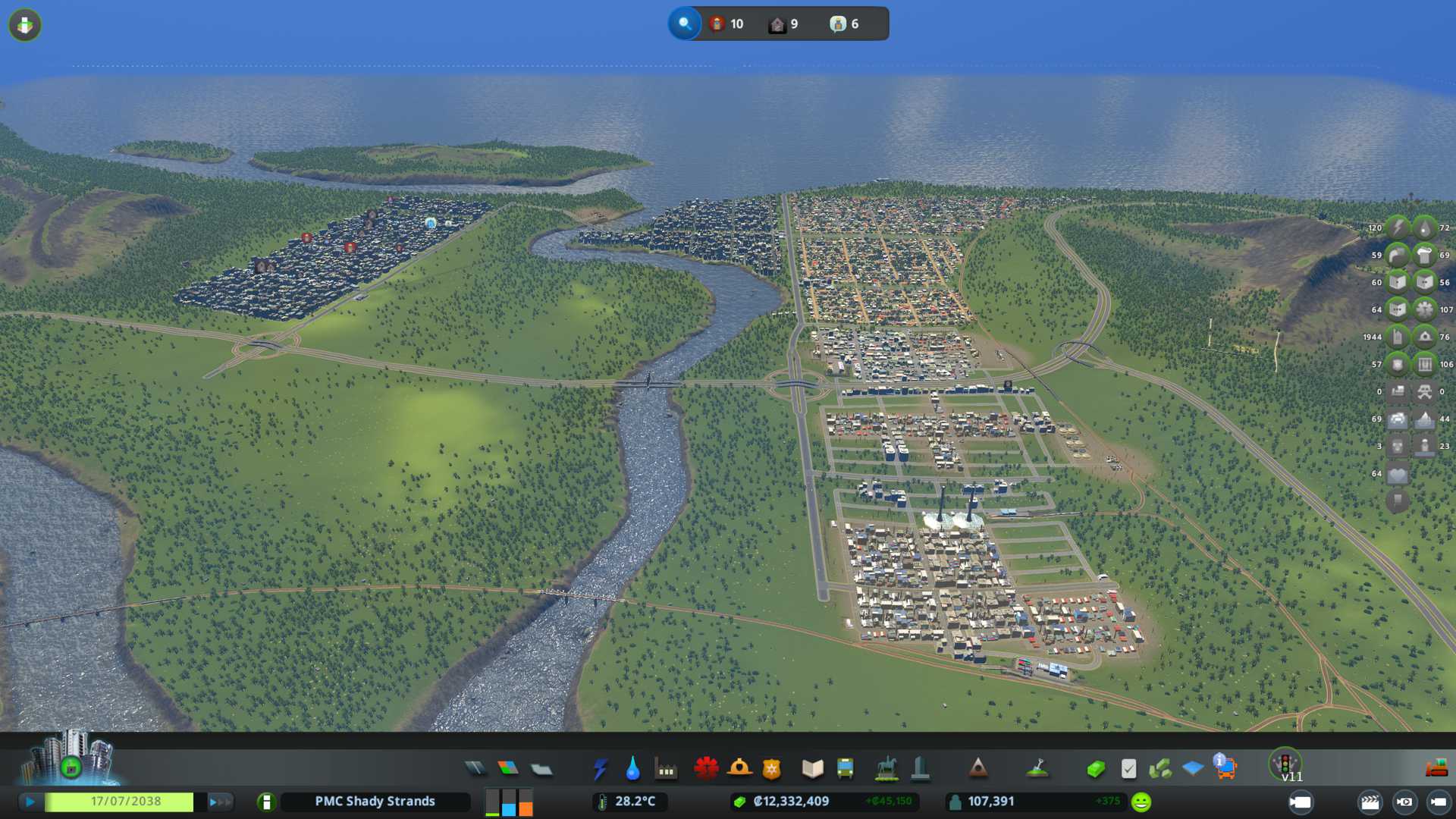Open the Police badge menu
Screen dimensions: 1456x819
coord(772,769)
